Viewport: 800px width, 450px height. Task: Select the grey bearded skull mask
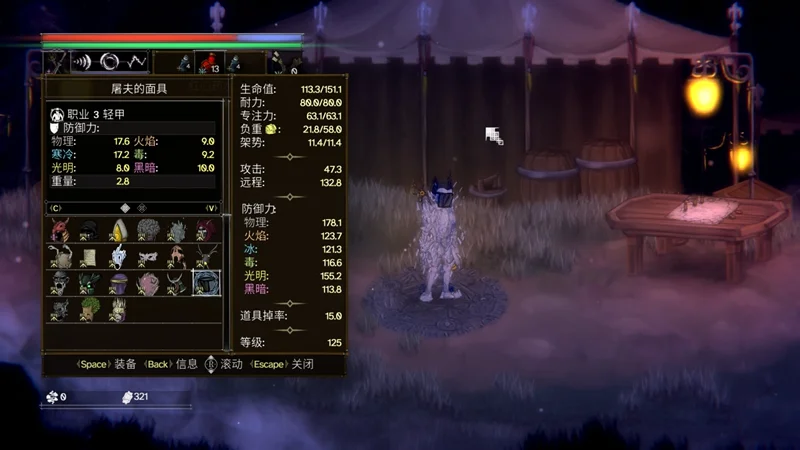60,283
